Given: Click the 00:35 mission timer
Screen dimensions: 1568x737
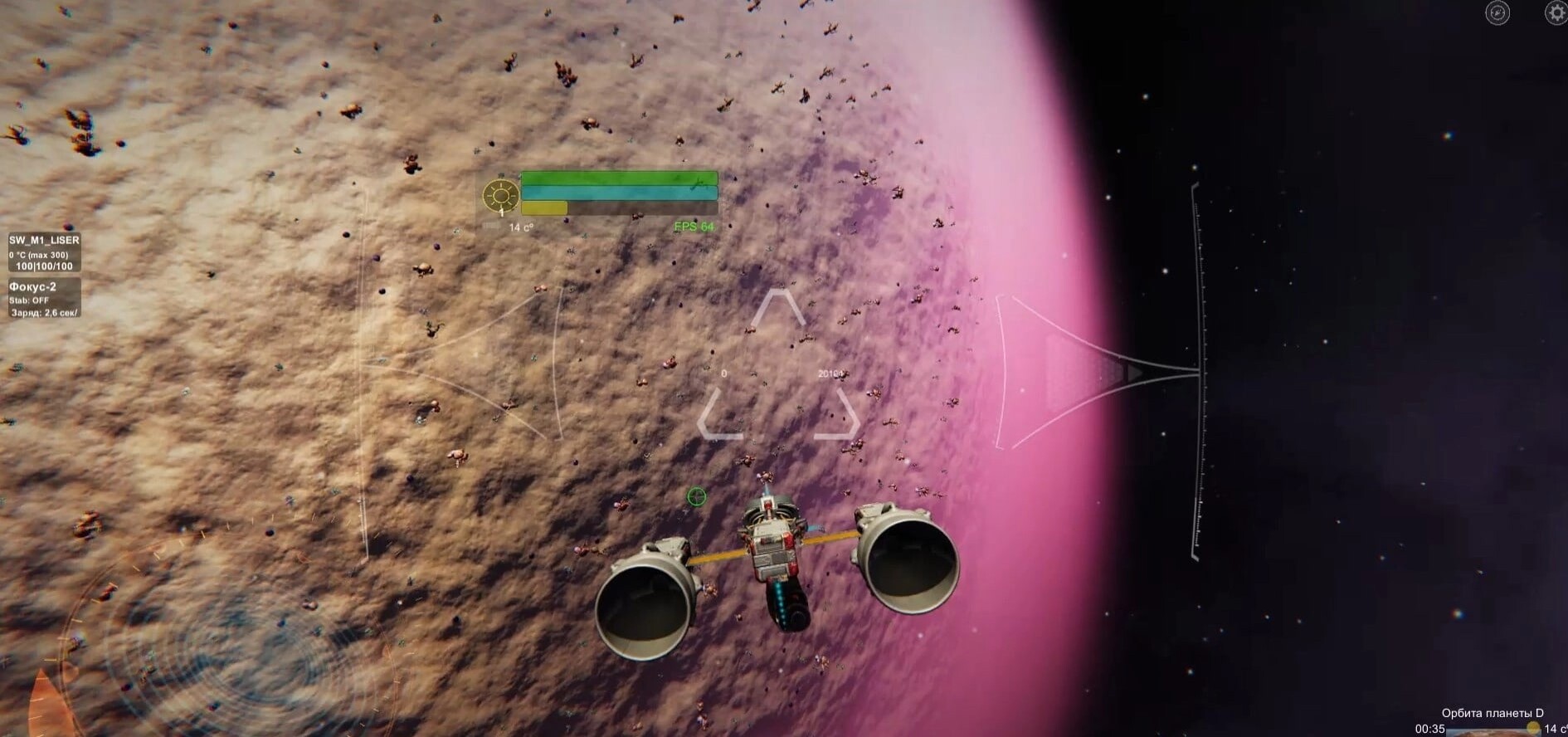Looking at the screenshot, I should pos(1429,730).
